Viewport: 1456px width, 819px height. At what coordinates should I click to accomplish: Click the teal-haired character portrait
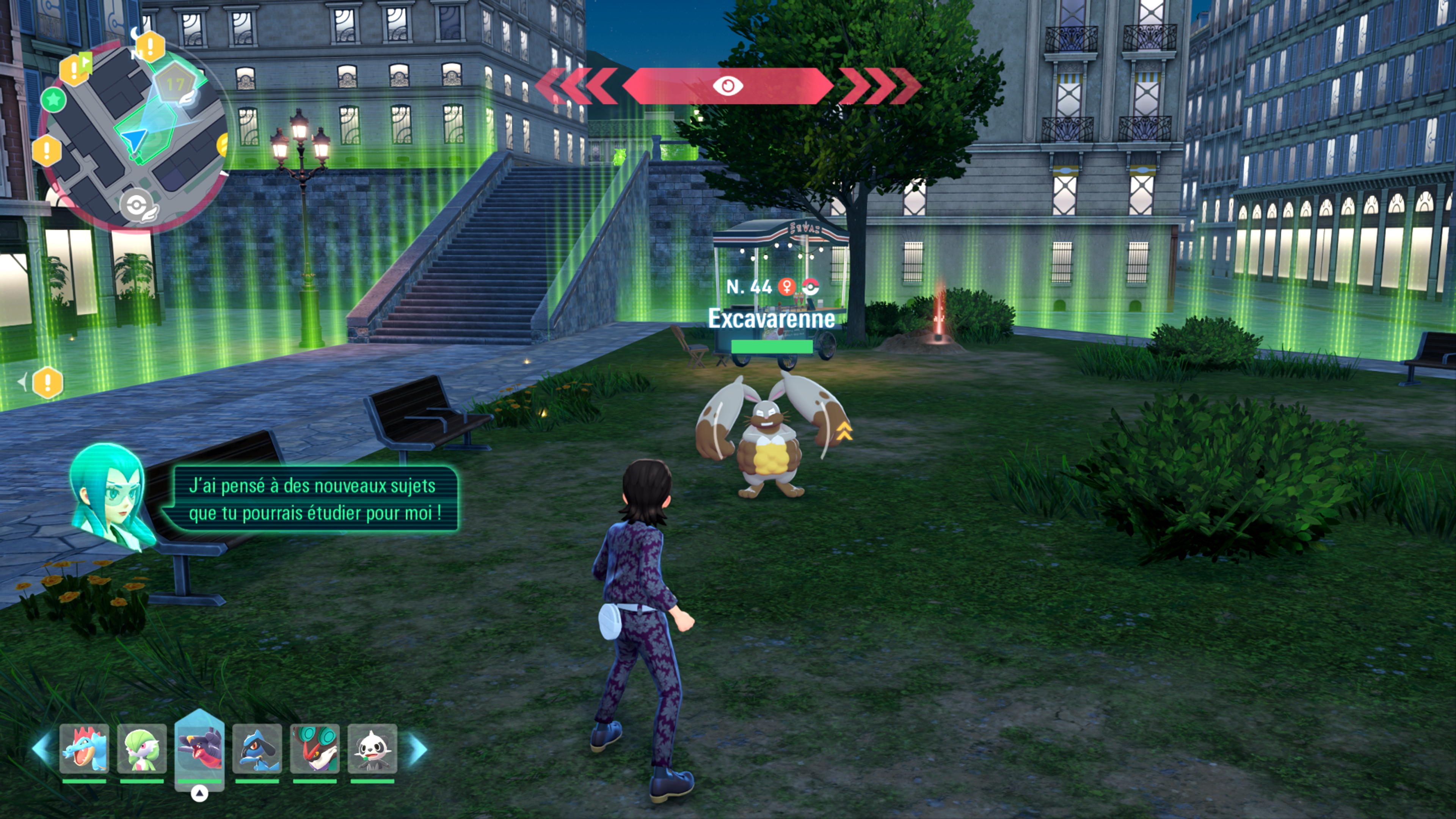point(108,494)
